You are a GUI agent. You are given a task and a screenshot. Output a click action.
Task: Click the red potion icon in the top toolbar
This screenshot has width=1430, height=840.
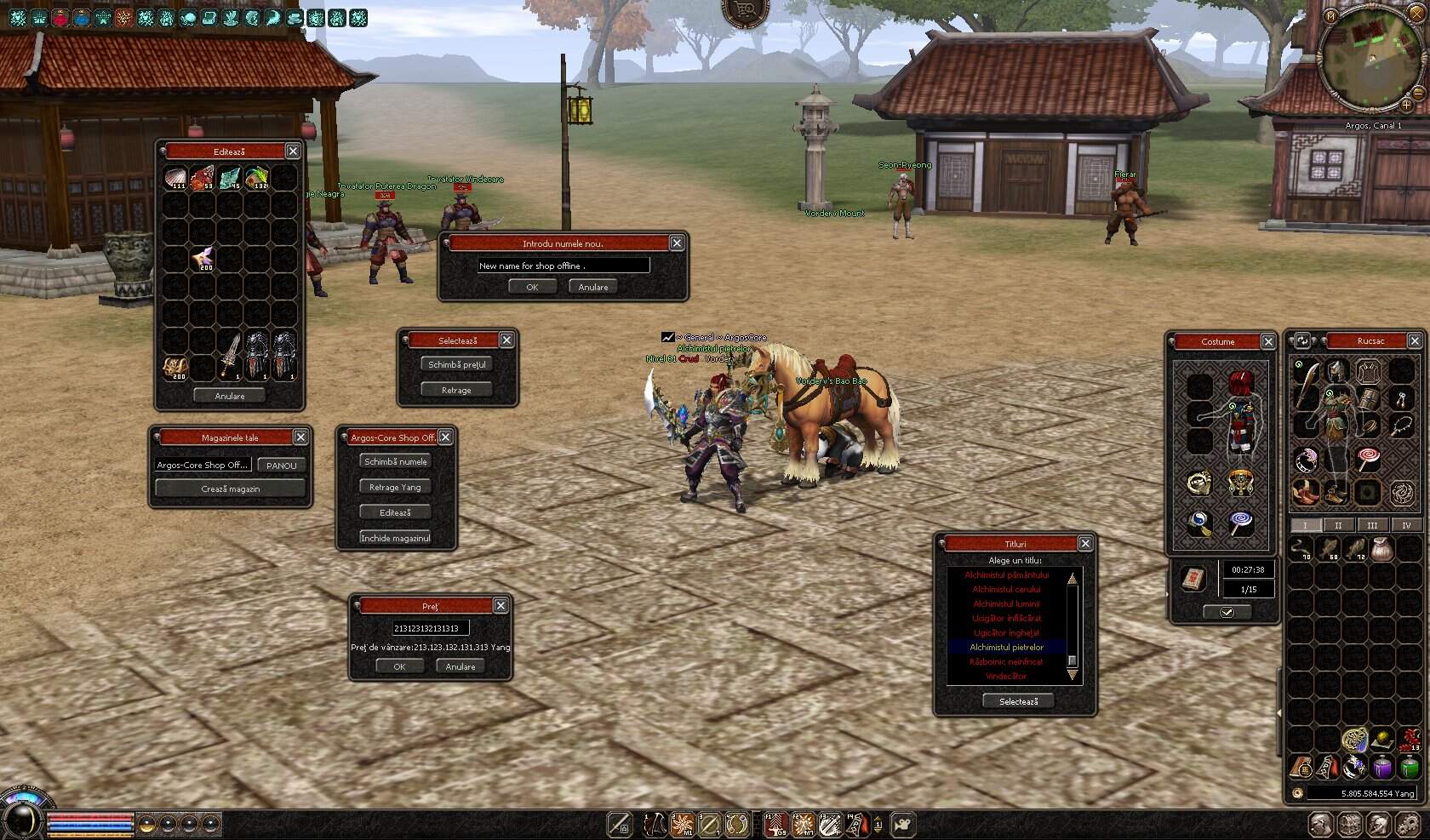tap(60, 17)
